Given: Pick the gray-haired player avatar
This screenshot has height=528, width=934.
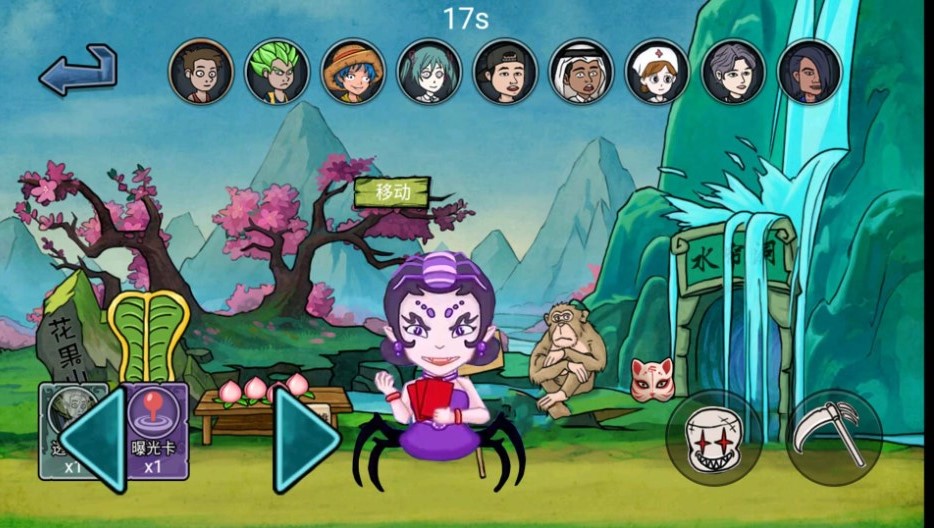Looking at the screenshot, I should pyautogui.click(x=733, y=71).
